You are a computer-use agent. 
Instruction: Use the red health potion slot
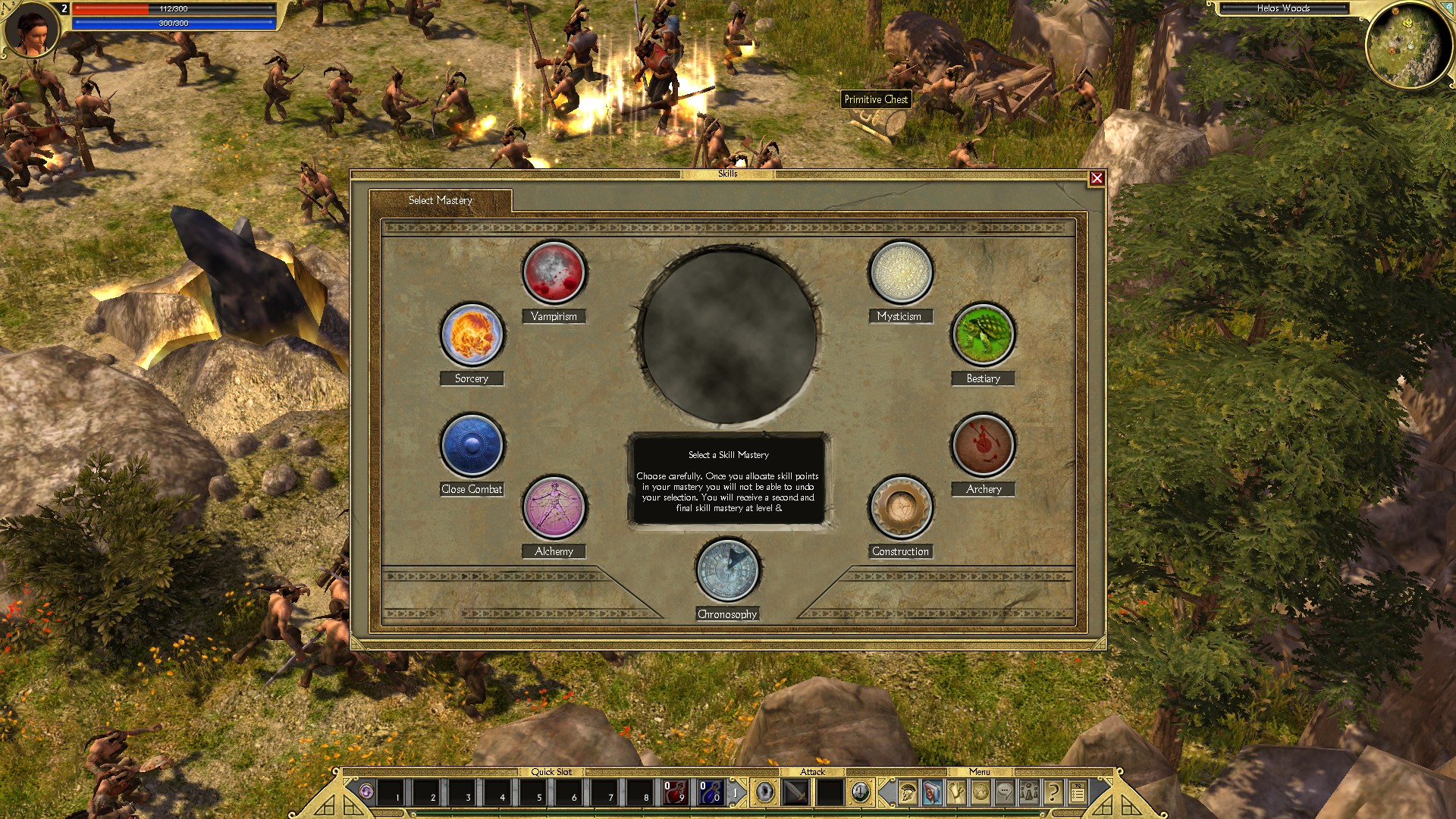coord(674,792)
